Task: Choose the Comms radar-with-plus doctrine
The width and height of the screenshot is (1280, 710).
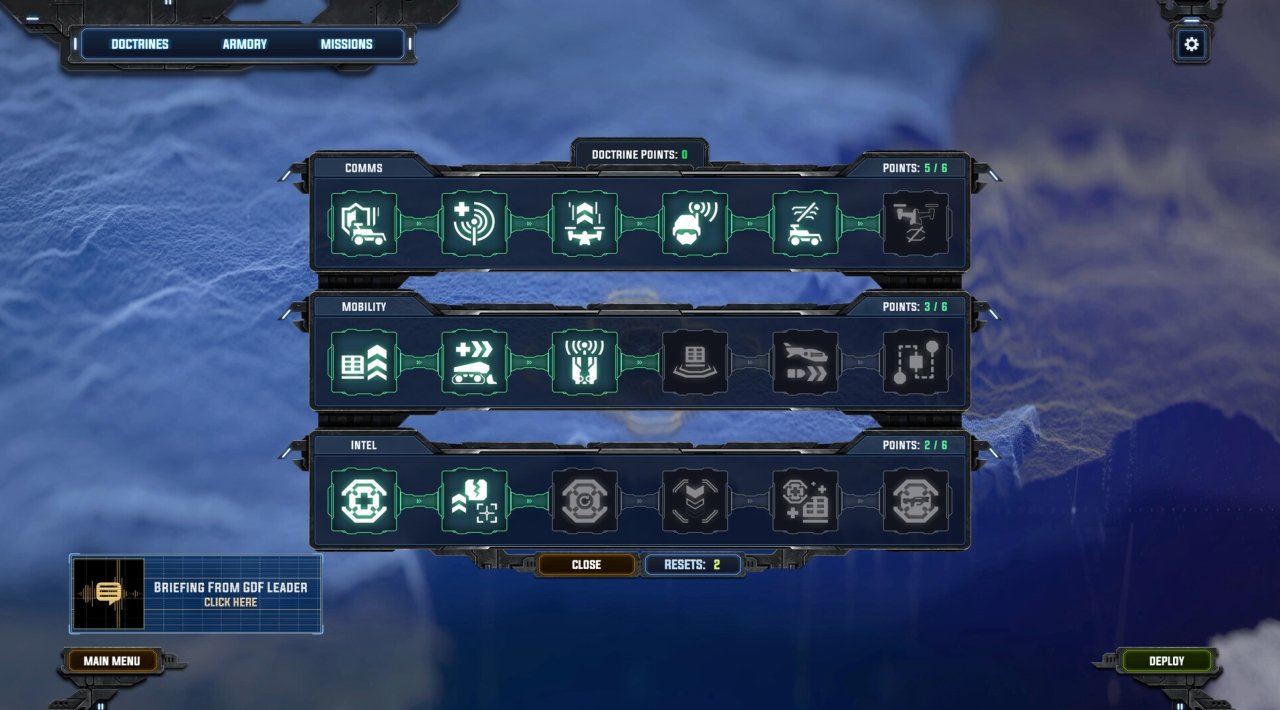Action: [474, 224]
